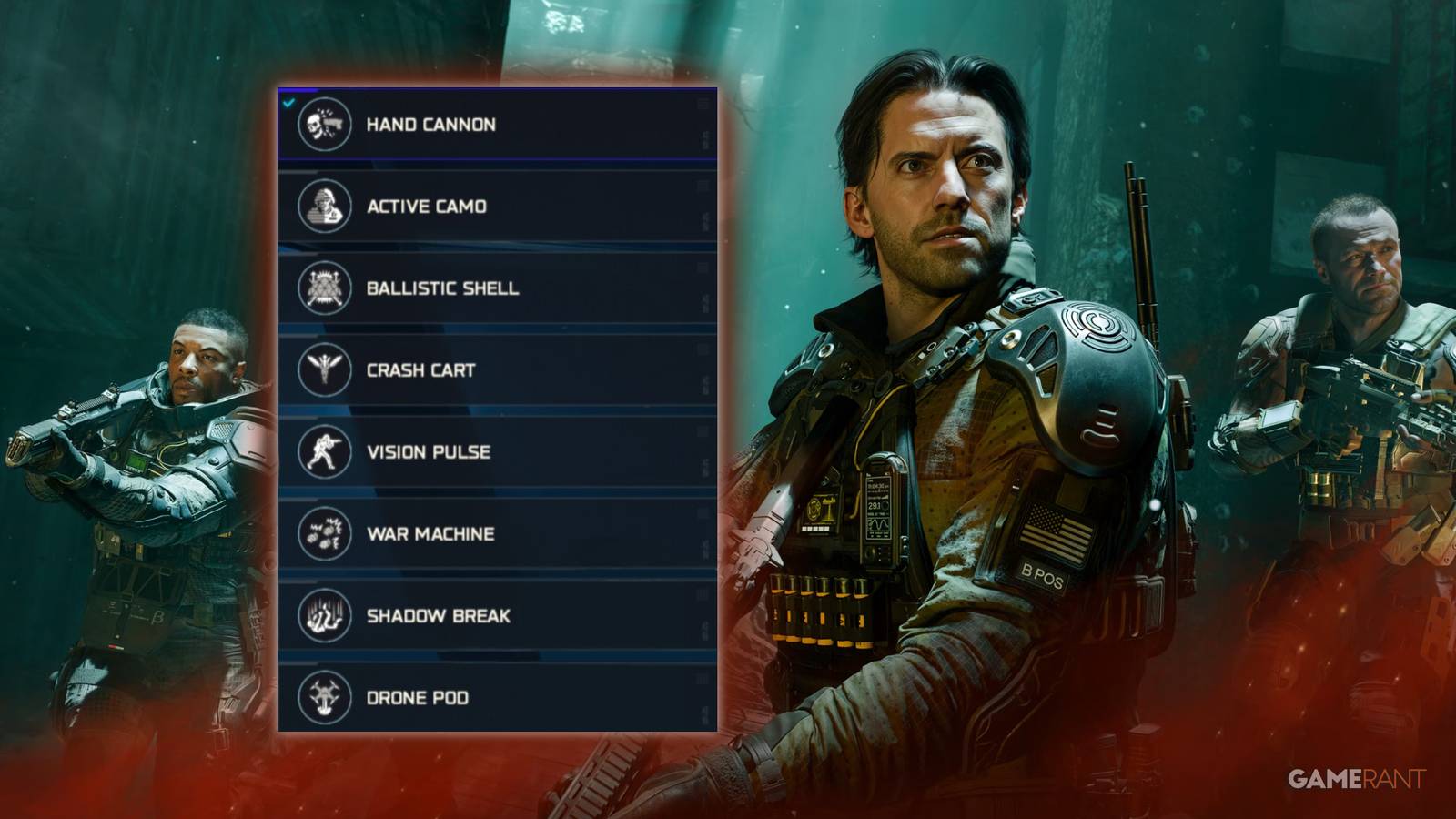This screenshot has width=1456, height=819.
Task: Click the Ballistic Shell label text
Action: tap(441, 288)
